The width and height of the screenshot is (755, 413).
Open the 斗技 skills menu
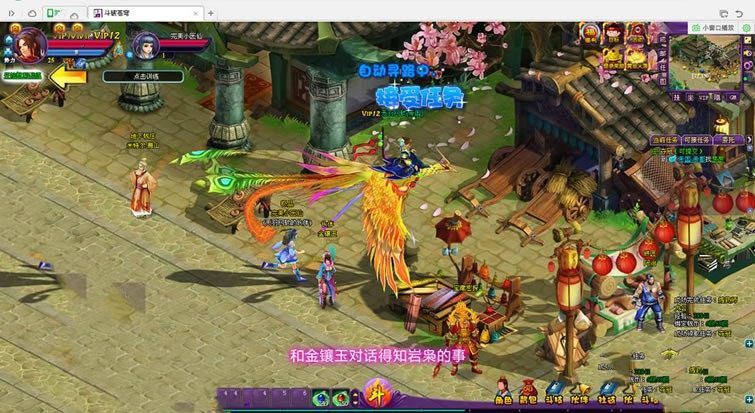[554, 392]
